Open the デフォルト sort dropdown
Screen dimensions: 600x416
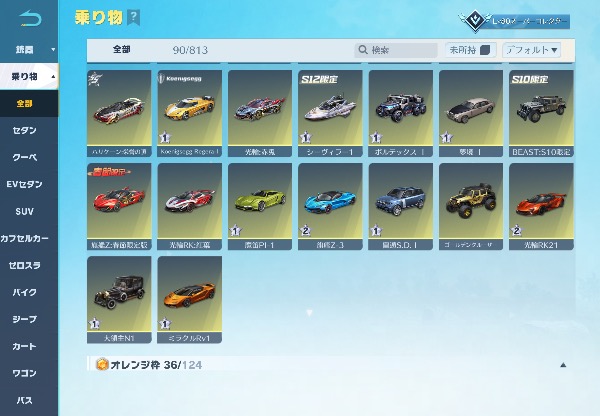click(x=532, y=49)
